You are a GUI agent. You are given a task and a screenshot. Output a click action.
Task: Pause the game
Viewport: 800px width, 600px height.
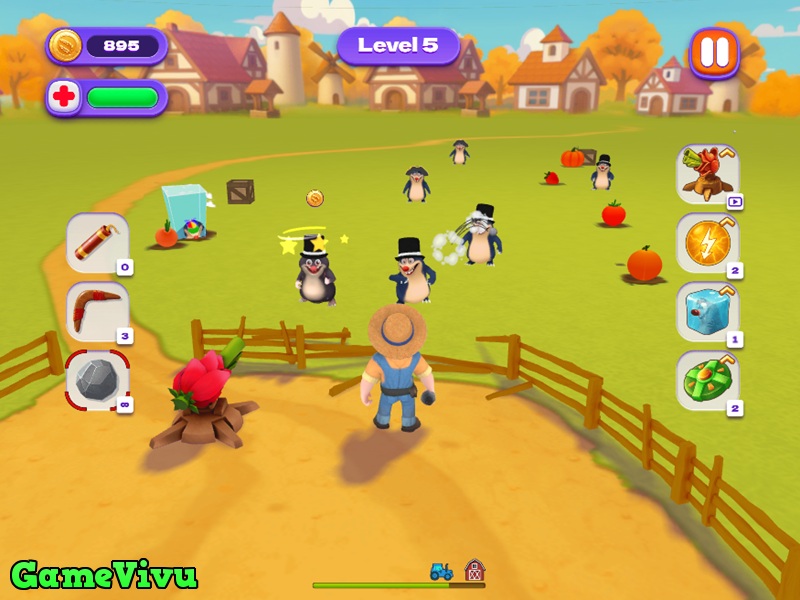pos(714,52)
